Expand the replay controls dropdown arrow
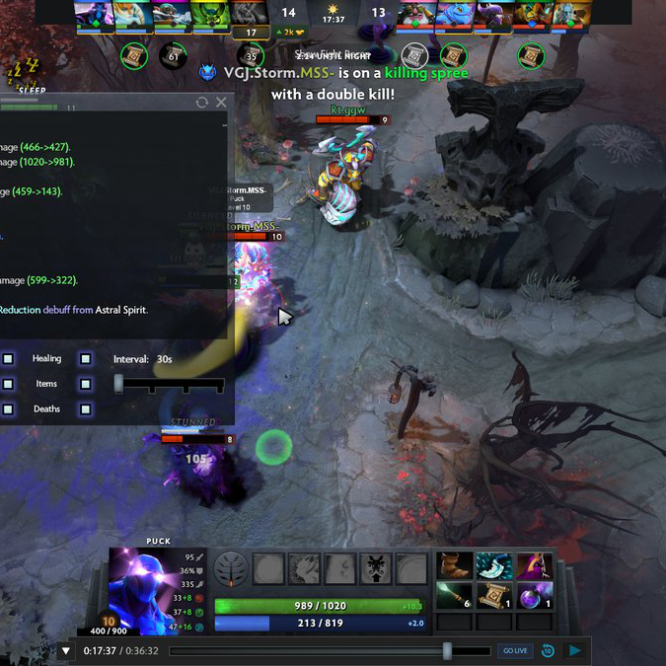The image size is (666, 666). [66, 651]
